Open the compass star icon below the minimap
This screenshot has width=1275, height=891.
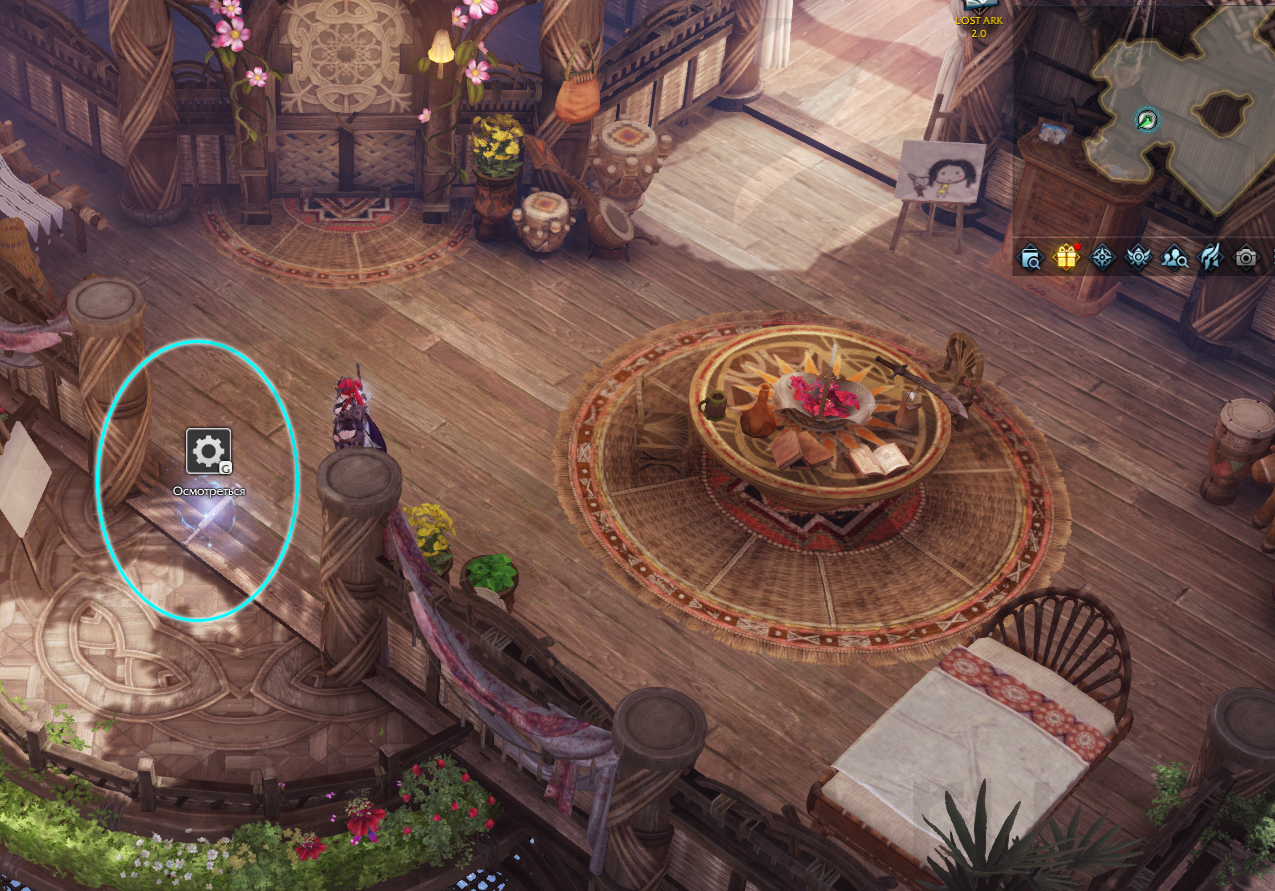point(1103,258)
